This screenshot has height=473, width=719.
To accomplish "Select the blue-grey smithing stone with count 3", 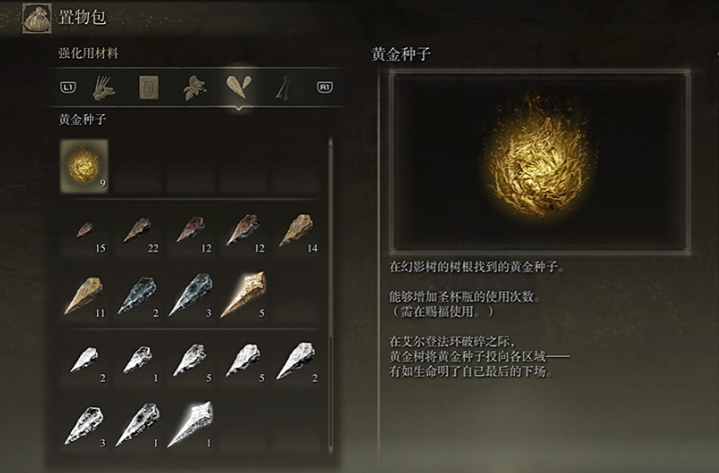I will [x=190, y=296].
